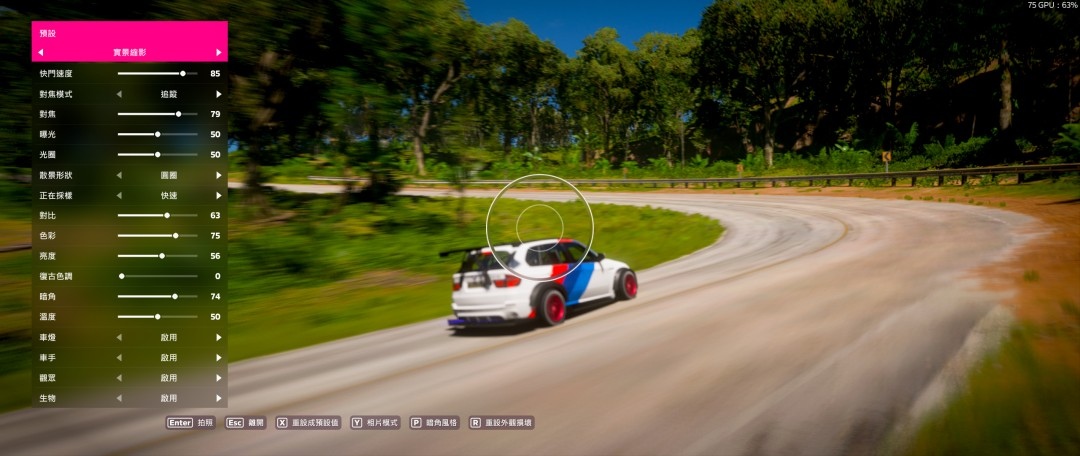Image resolution: width=1080 pixels, height=456 pixels.
Task: Toggle 觀眾 with its left arrow
Action: (119, 378)
